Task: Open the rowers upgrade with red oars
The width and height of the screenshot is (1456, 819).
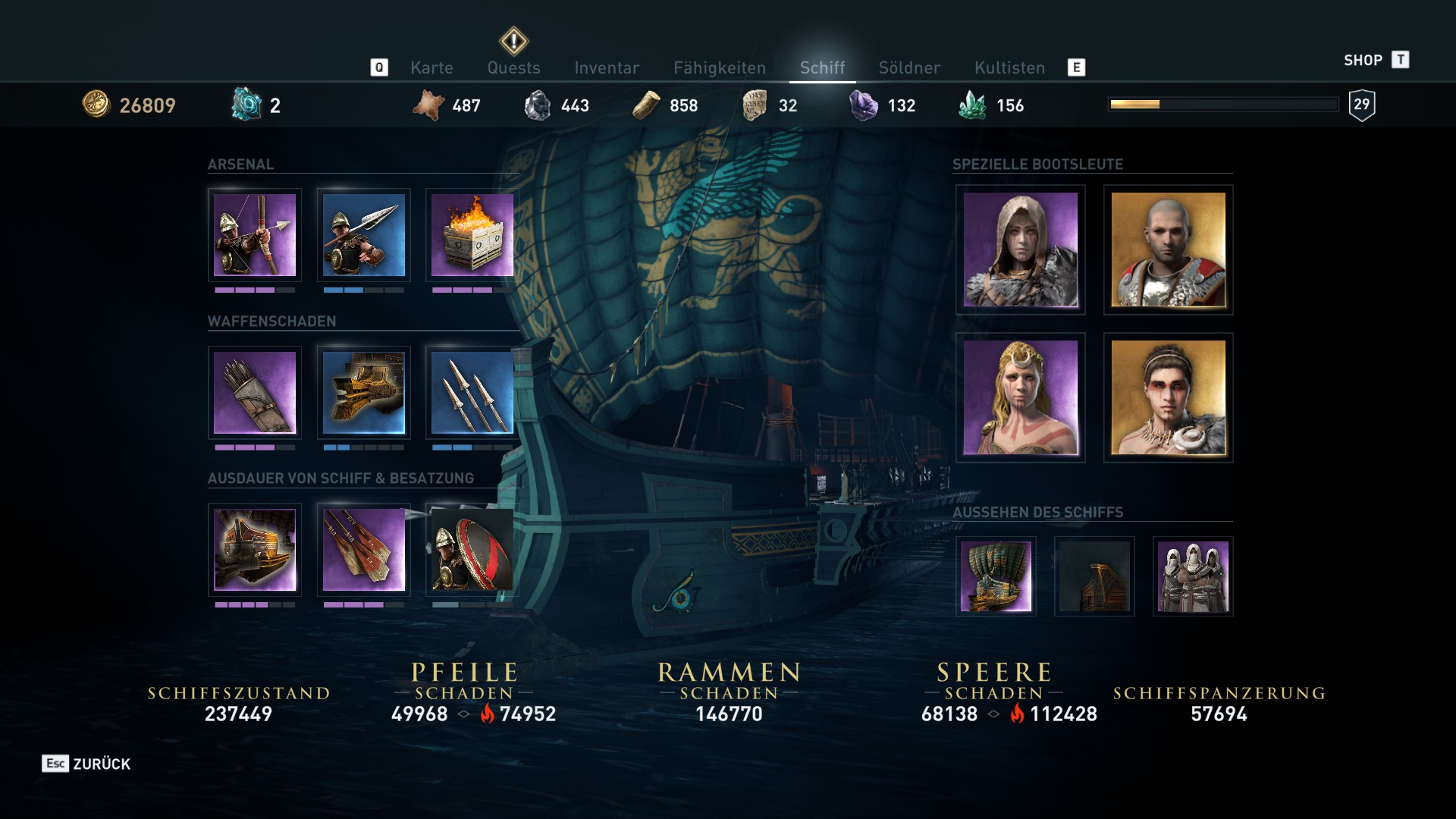Action: point(362,551)
